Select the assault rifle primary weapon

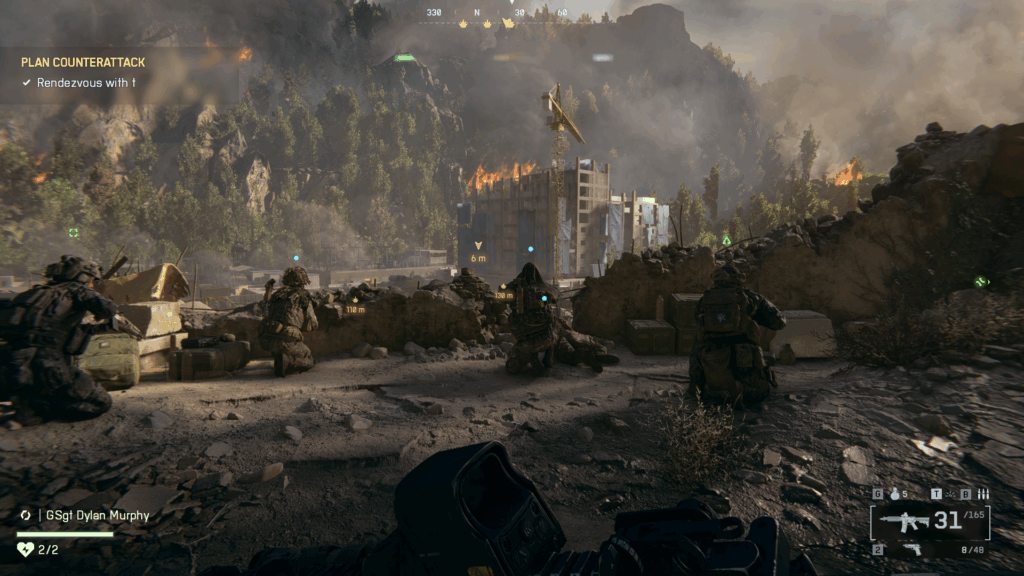click(905, 521)
